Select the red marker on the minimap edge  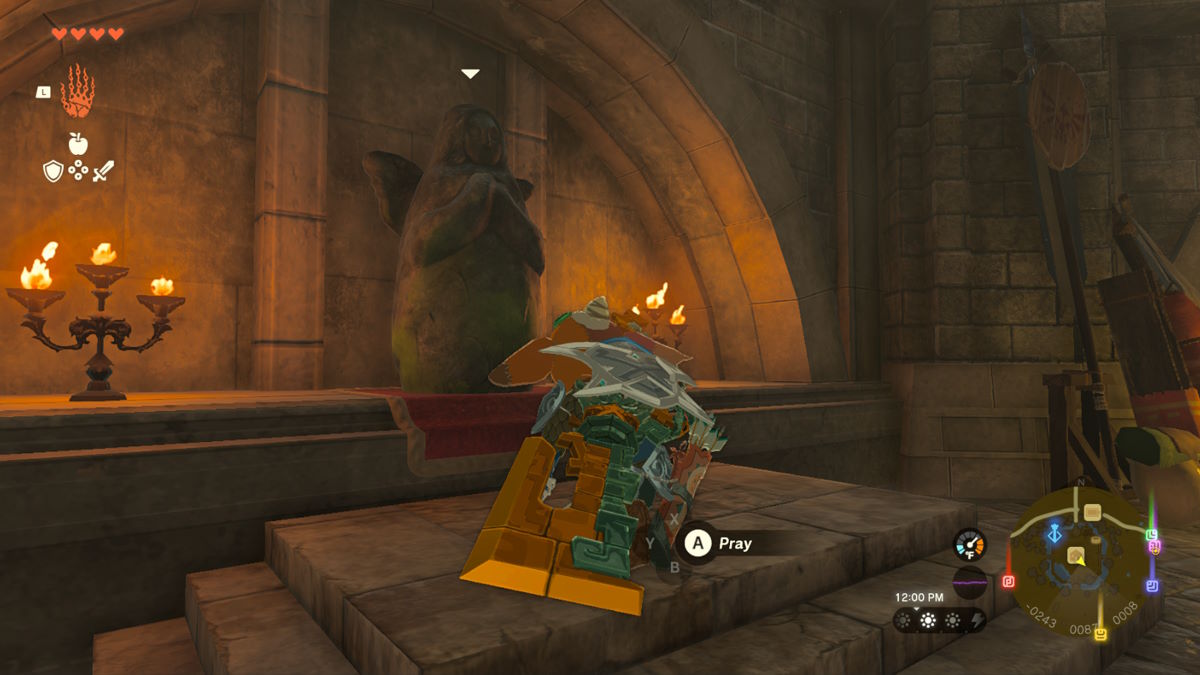pyautogui.click(x=1008, y=581)
